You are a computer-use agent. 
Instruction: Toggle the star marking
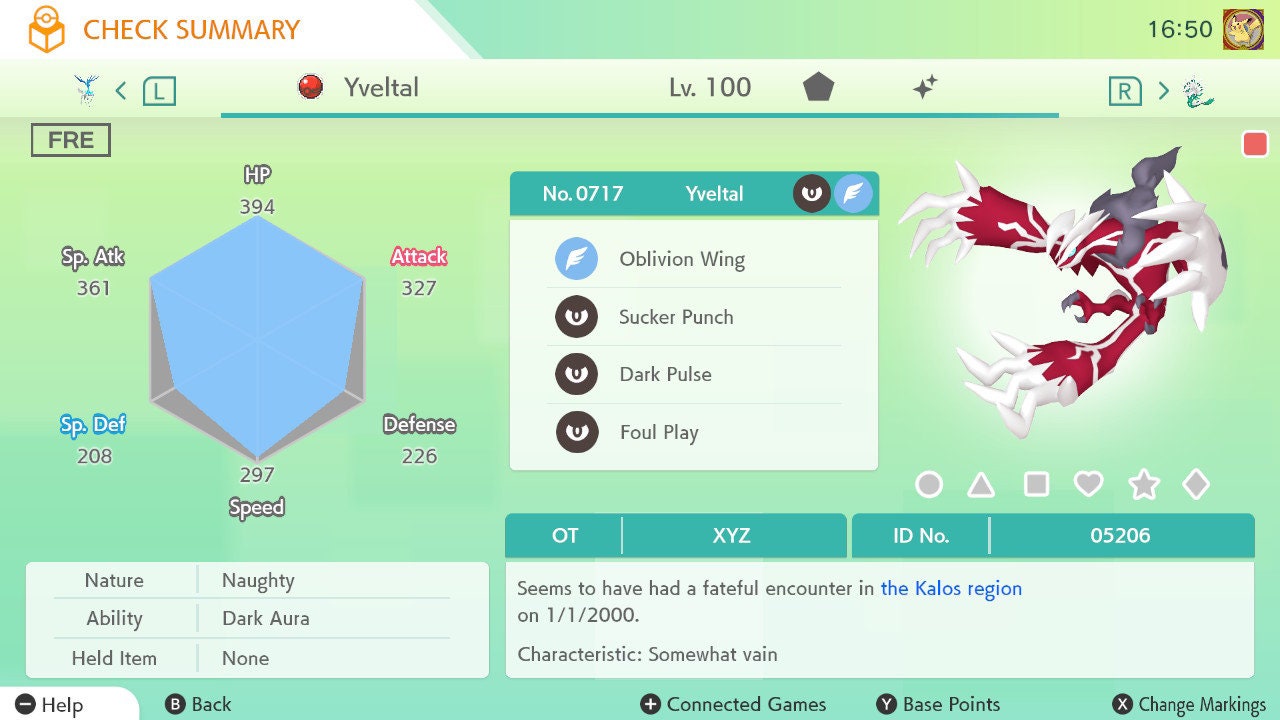click(1143, 485)
